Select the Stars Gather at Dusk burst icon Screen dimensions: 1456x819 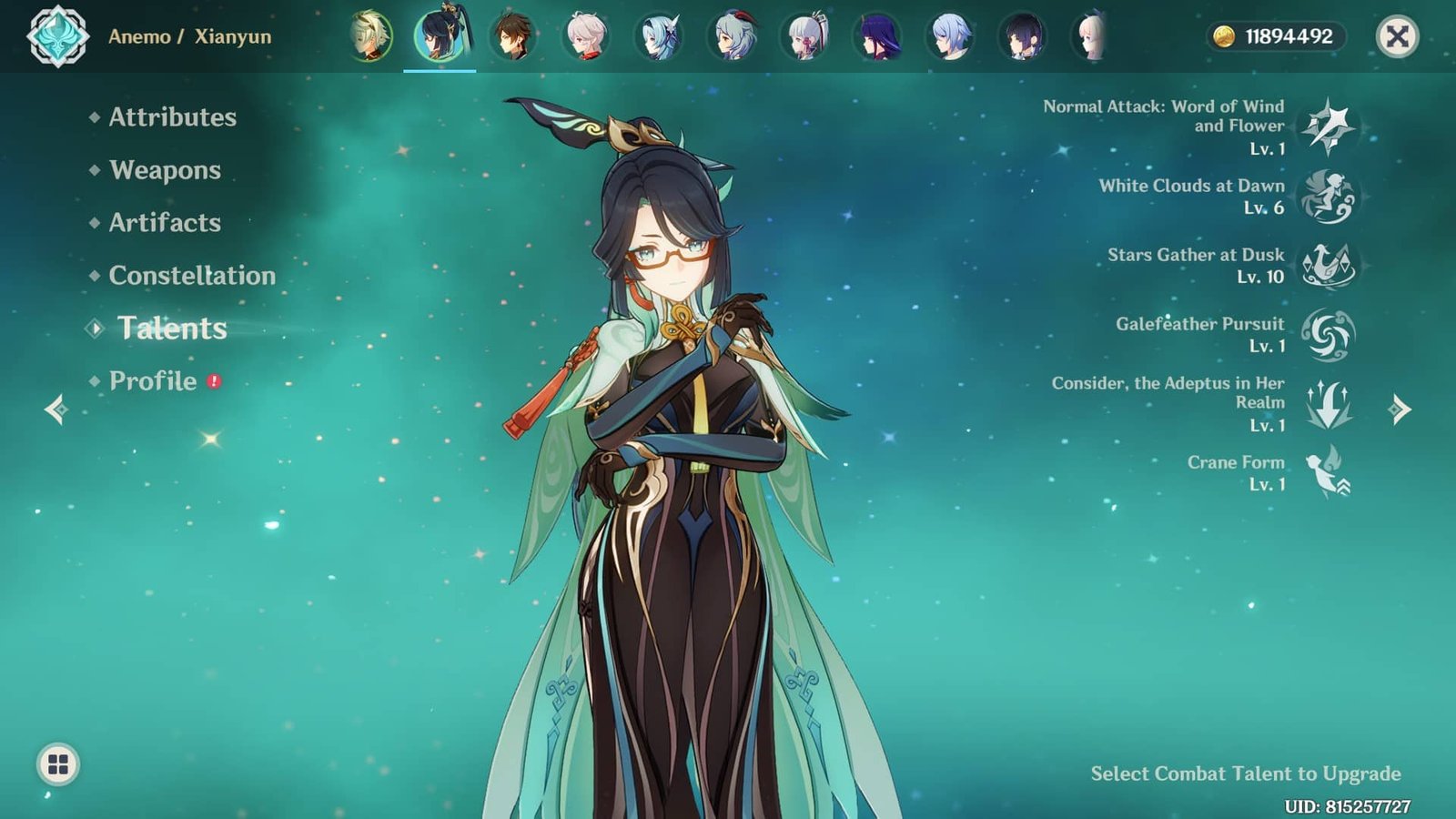point(1328,266)
